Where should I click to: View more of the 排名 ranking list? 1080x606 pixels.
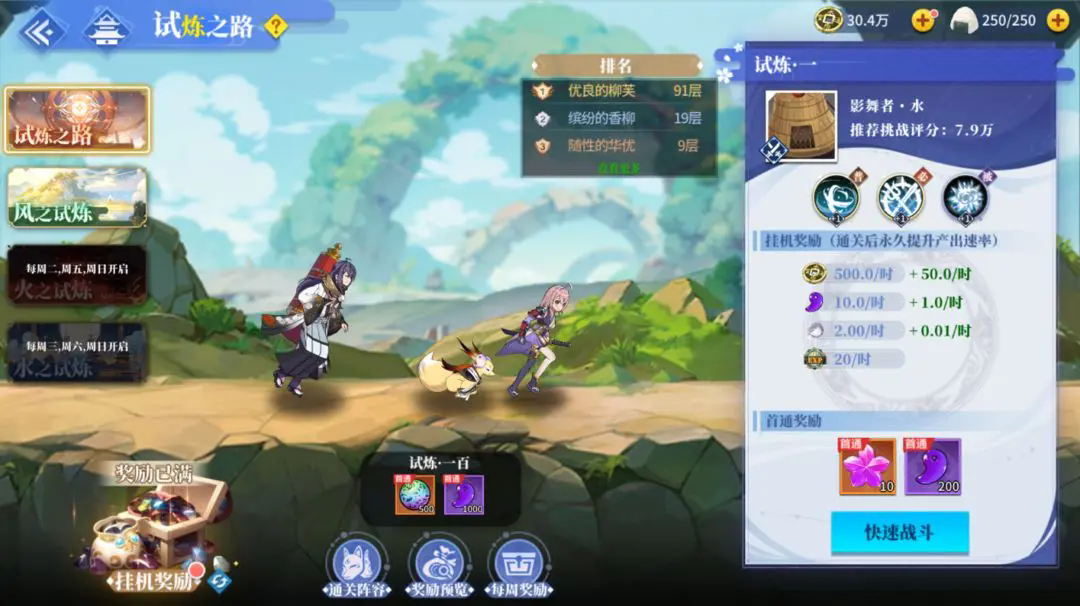tap(618, 167)
